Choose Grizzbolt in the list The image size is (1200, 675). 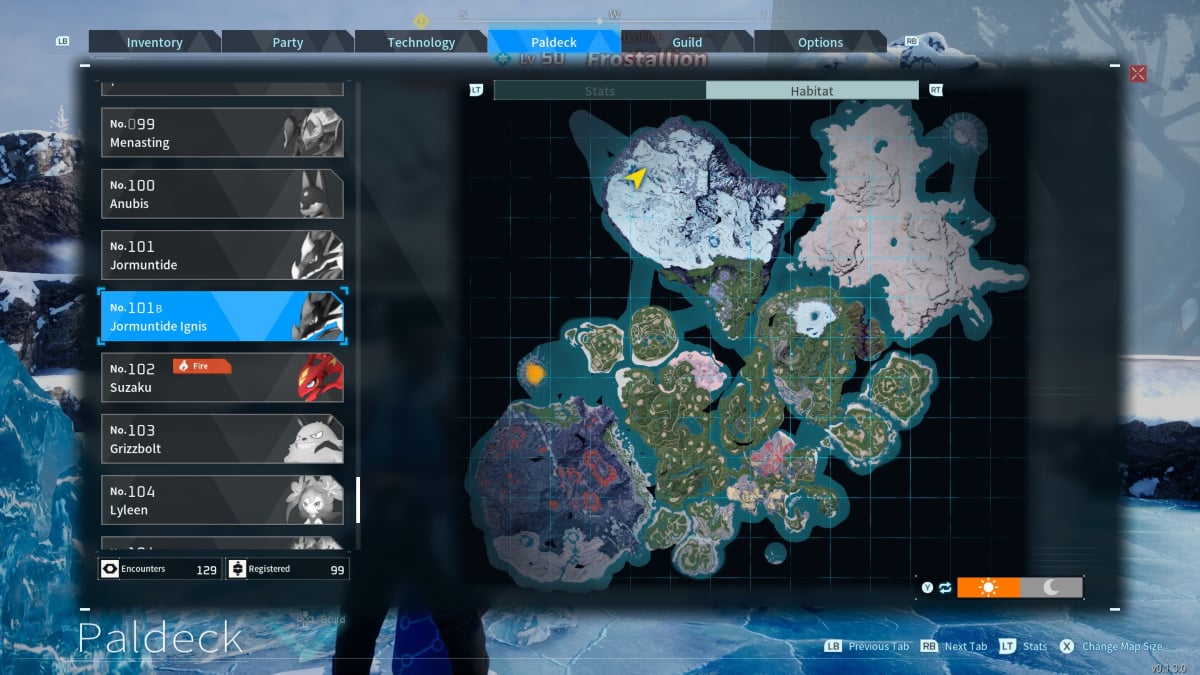pos(222,438)
